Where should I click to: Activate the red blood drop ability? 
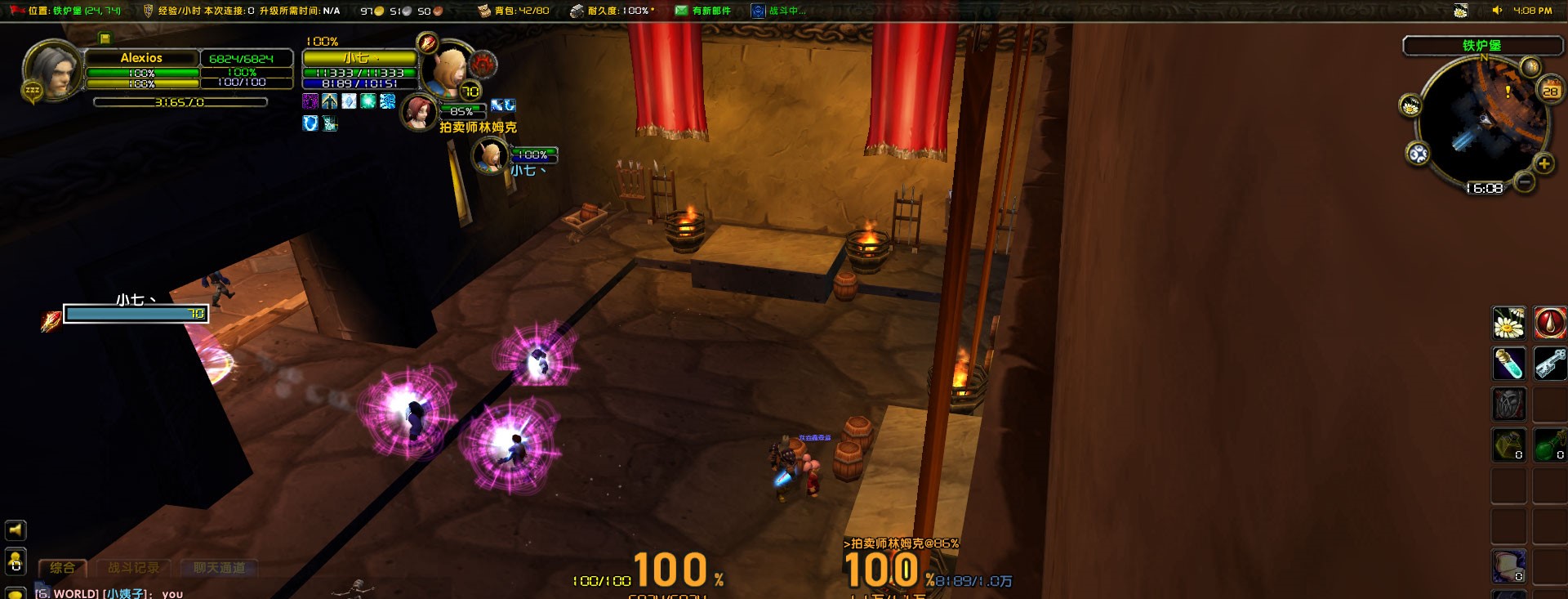click(x=1549, y=324)
